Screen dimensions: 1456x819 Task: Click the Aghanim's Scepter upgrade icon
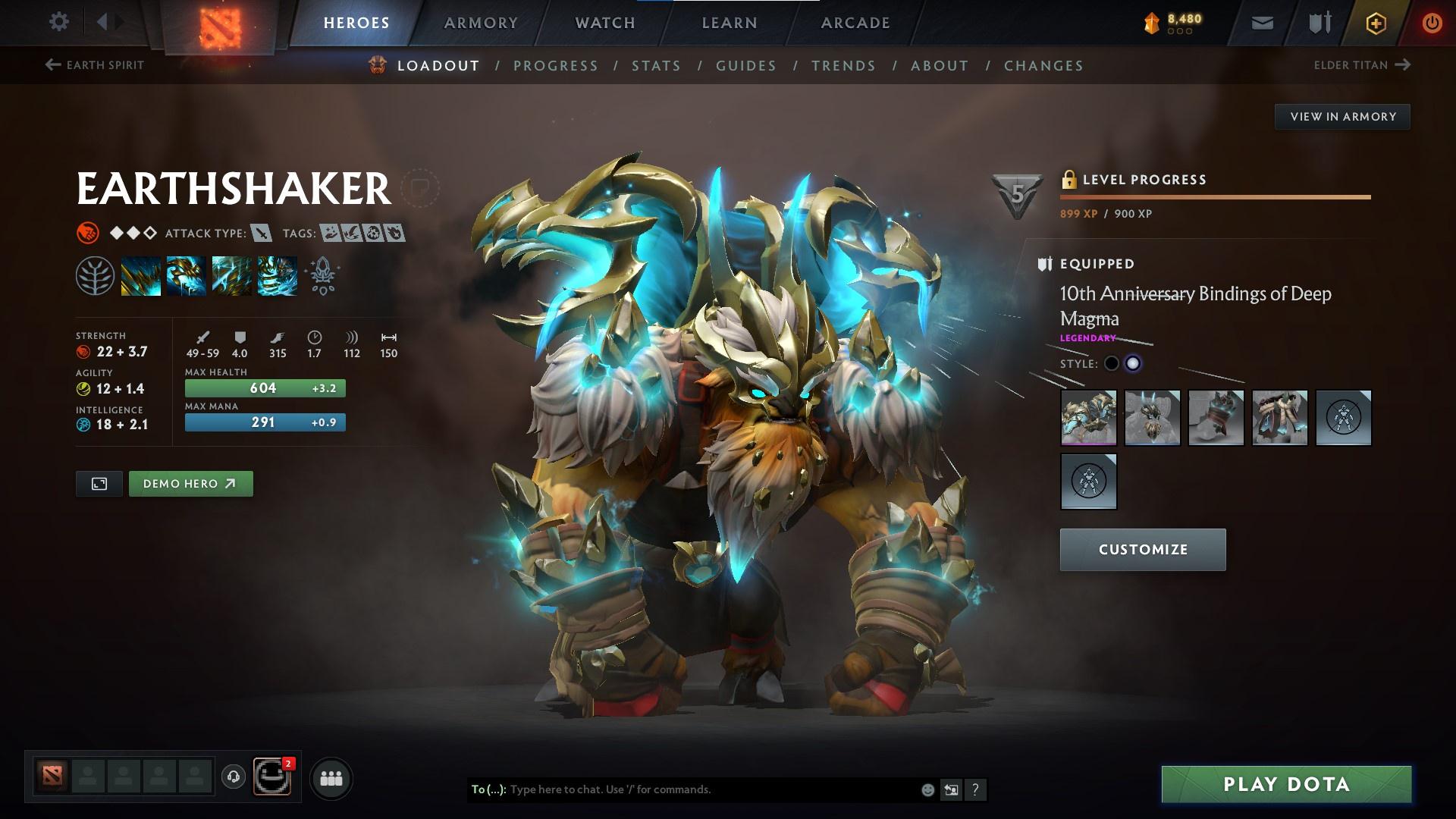coord(322,275)
